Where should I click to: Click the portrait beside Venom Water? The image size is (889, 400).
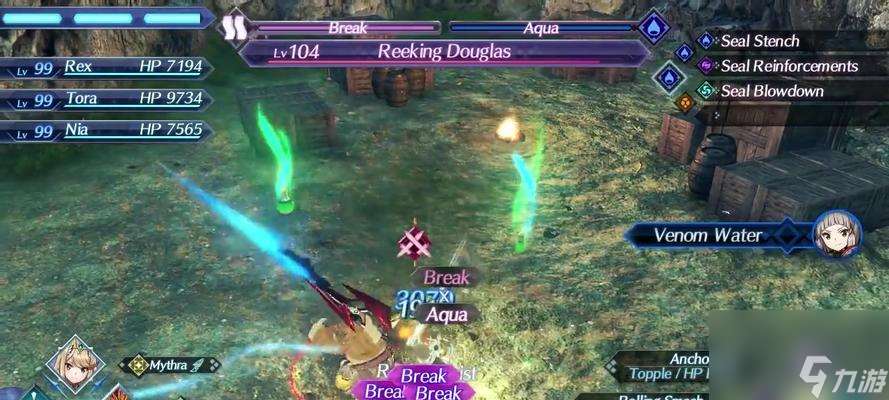pos(838,235)
